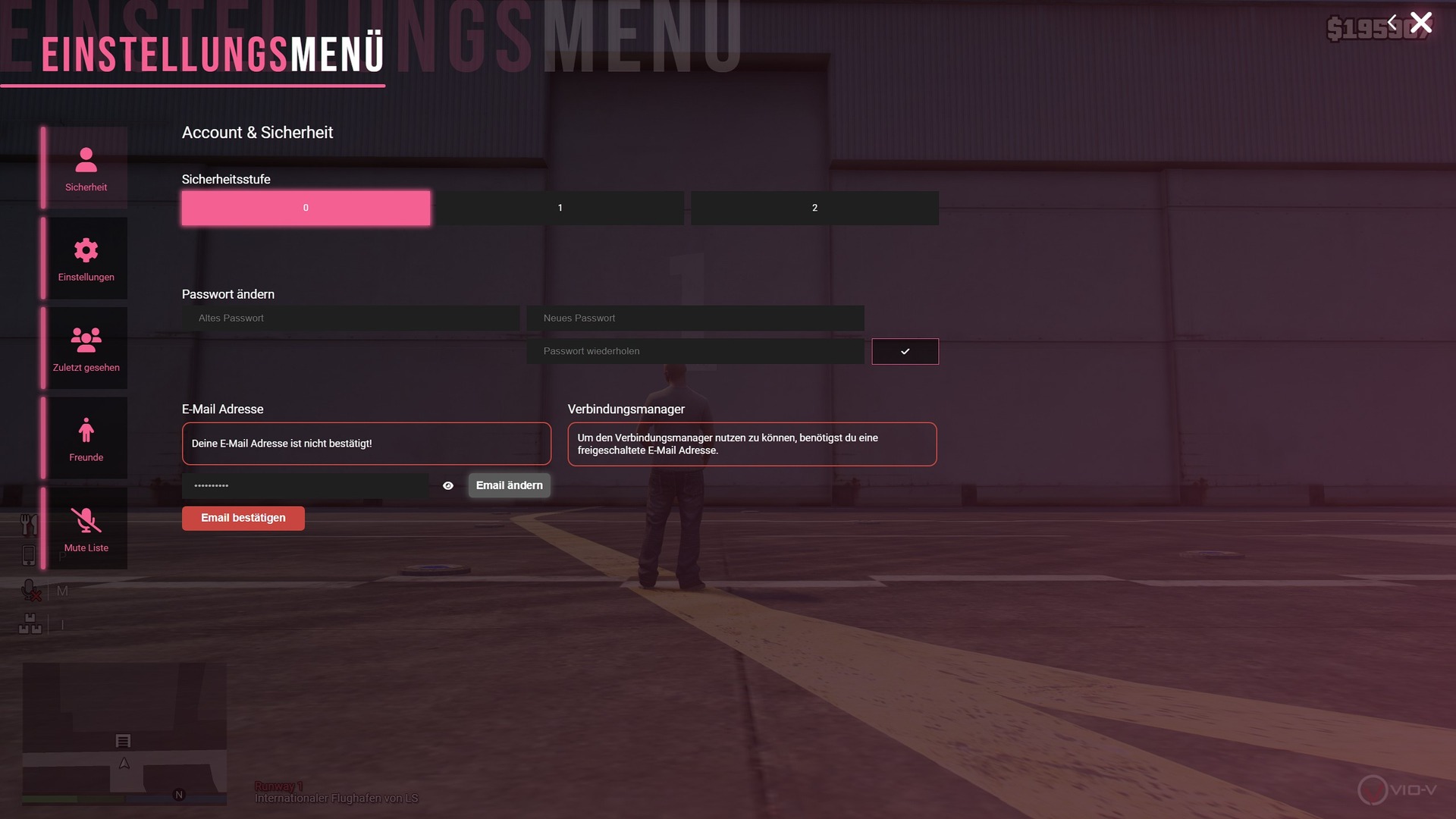Viewport: 1456px width, 819px height.
Task: Activate the Email bestätigen button
Action: coord(243,518)
